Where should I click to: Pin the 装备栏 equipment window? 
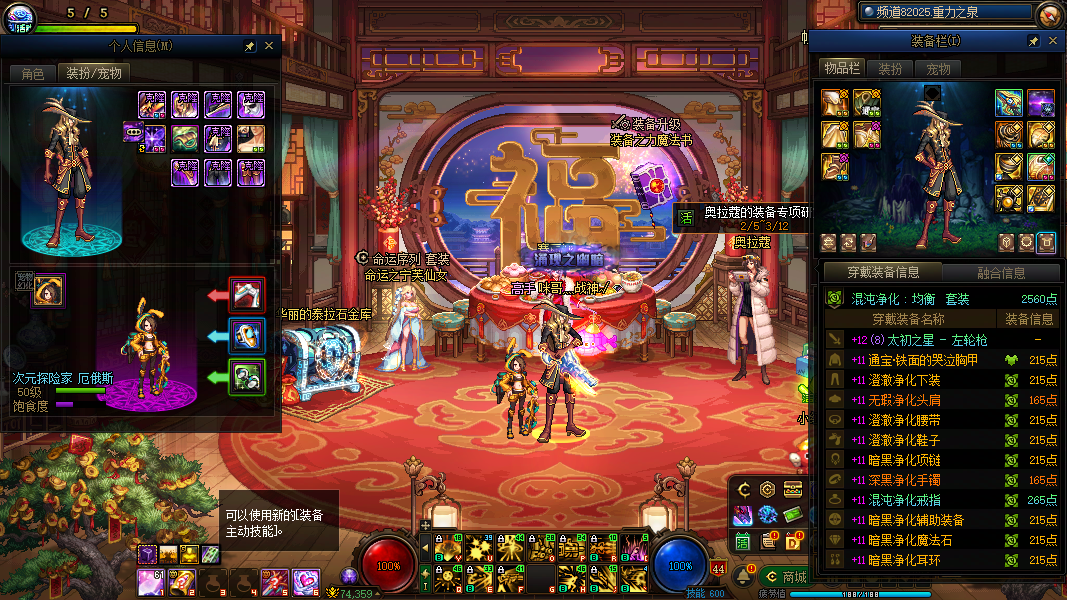(1034, 41)
